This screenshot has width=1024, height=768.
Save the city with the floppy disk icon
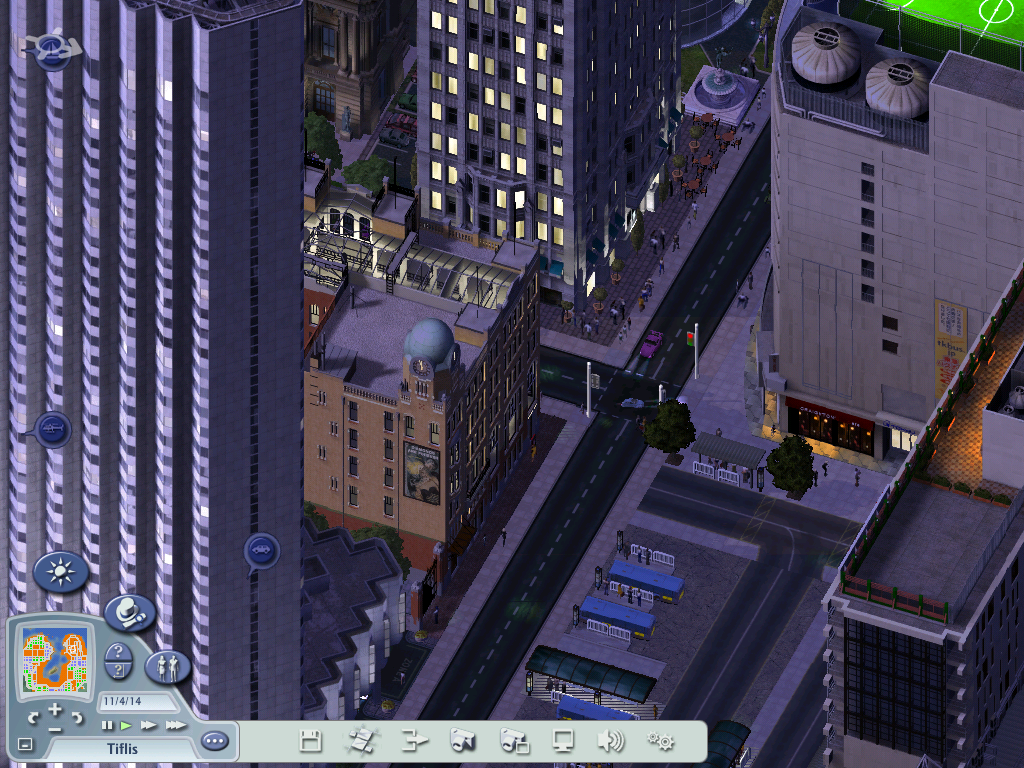coord(311,741)
